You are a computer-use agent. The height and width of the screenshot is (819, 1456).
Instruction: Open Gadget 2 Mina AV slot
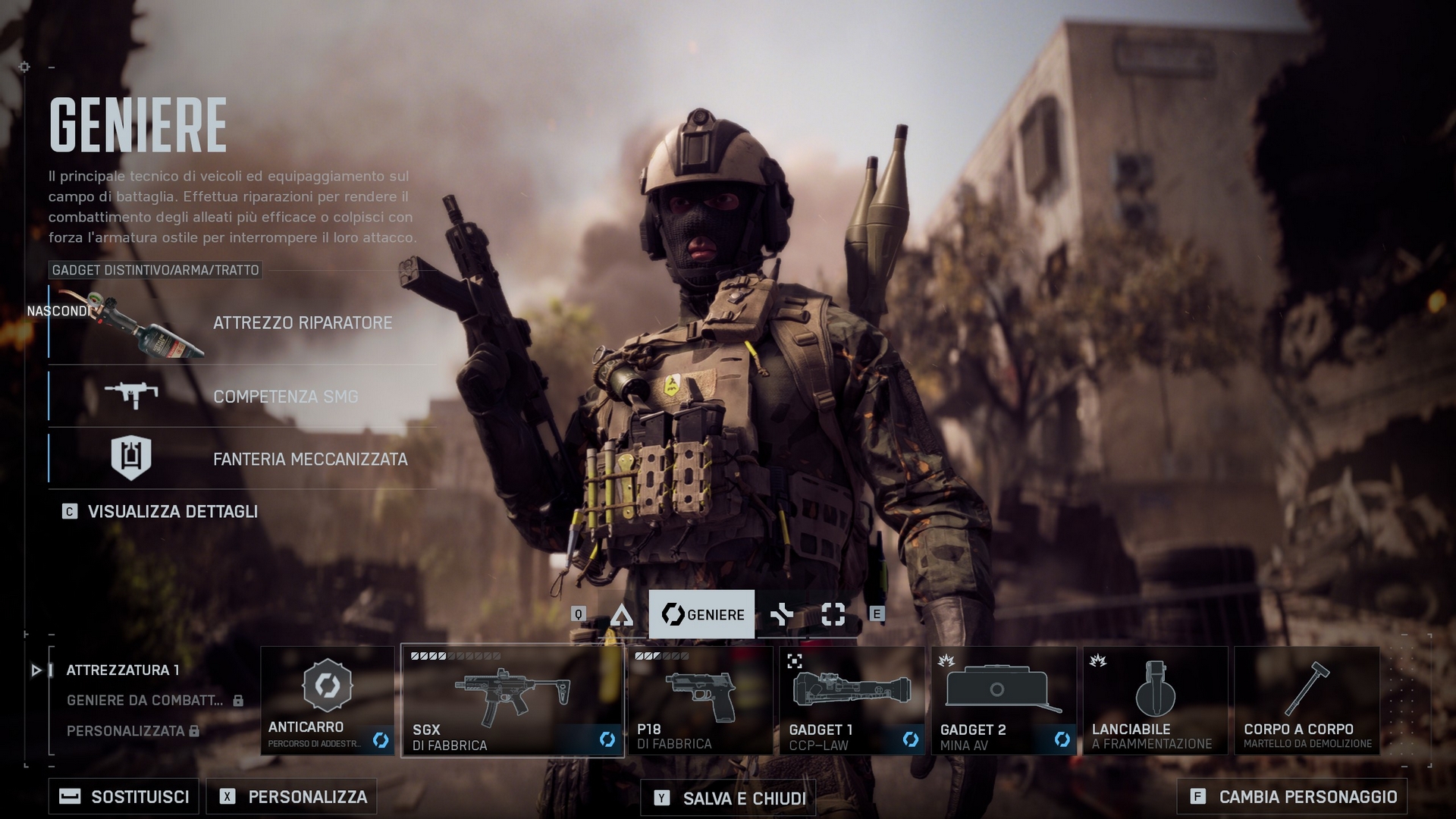1003,701
